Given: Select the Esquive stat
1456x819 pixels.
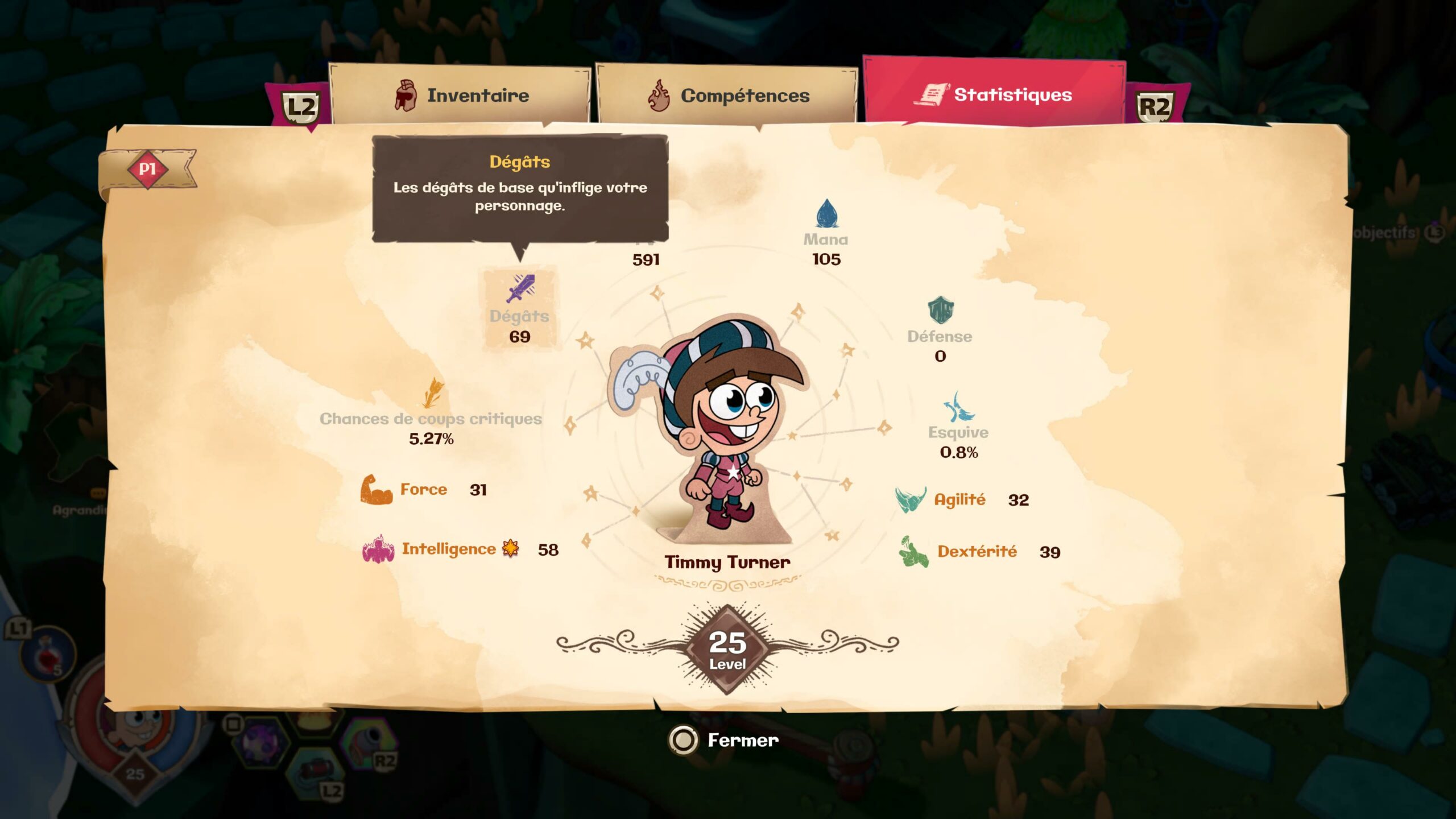Looking at the screenshot, I should (x=958, y=427).
